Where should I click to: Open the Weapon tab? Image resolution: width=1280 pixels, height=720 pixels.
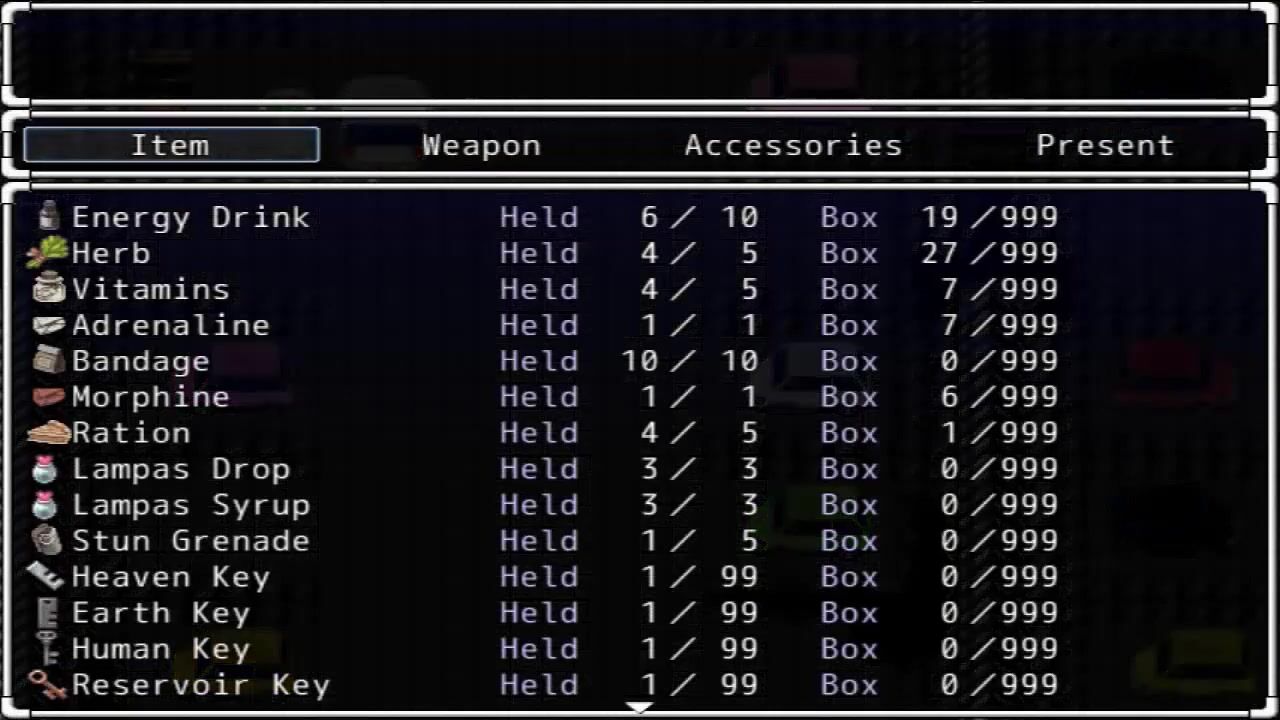[x=481, y=145]
